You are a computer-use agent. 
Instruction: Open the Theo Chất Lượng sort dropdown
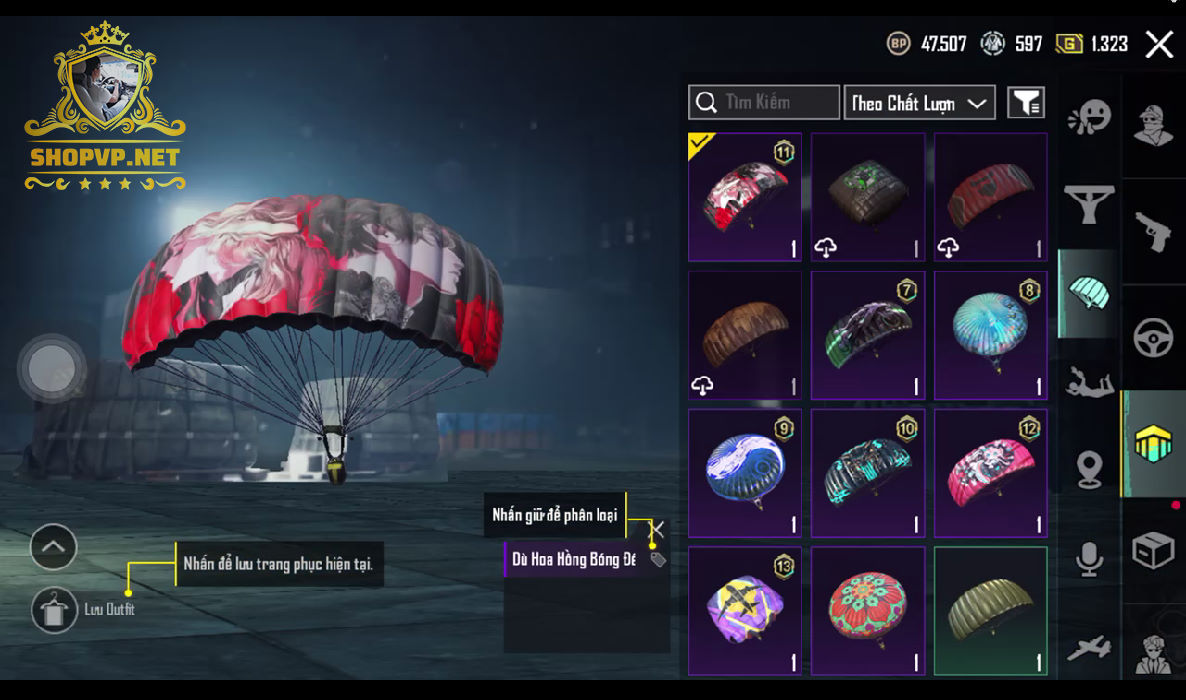coord(920,102)
